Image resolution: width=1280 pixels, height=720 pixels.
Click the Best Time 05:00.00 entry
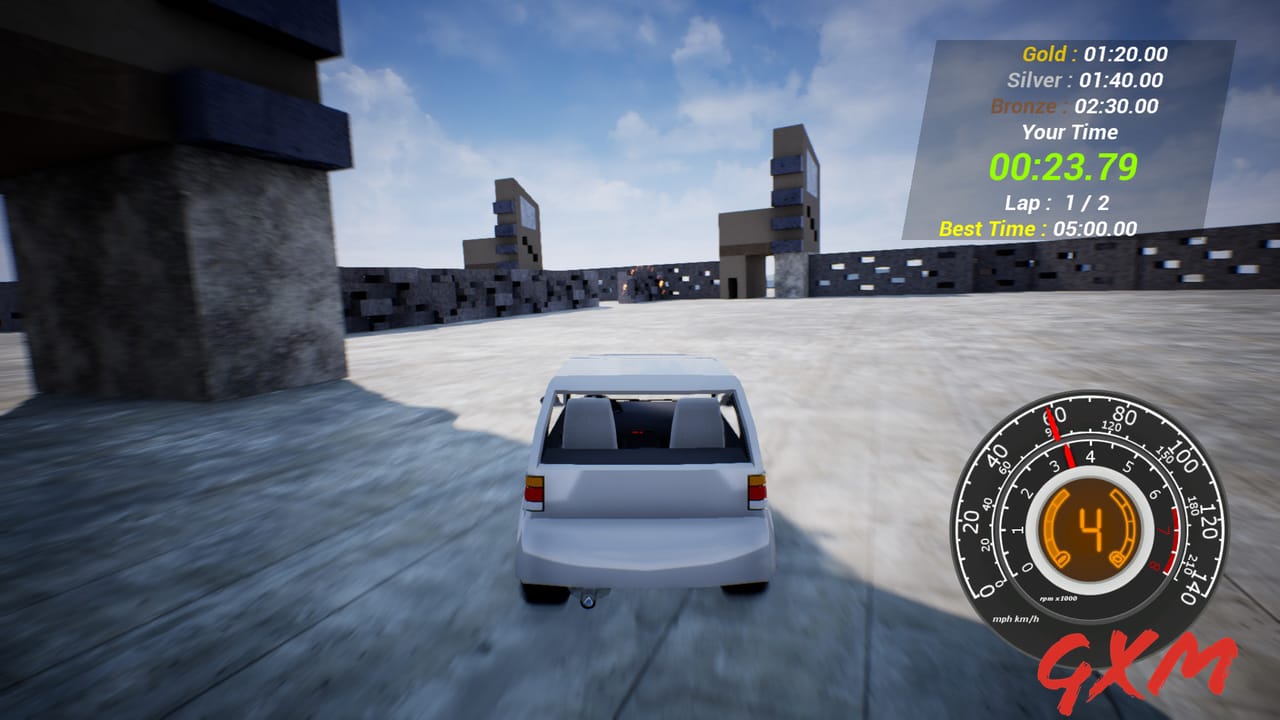pyautogui.click(x=1040, y=229)
